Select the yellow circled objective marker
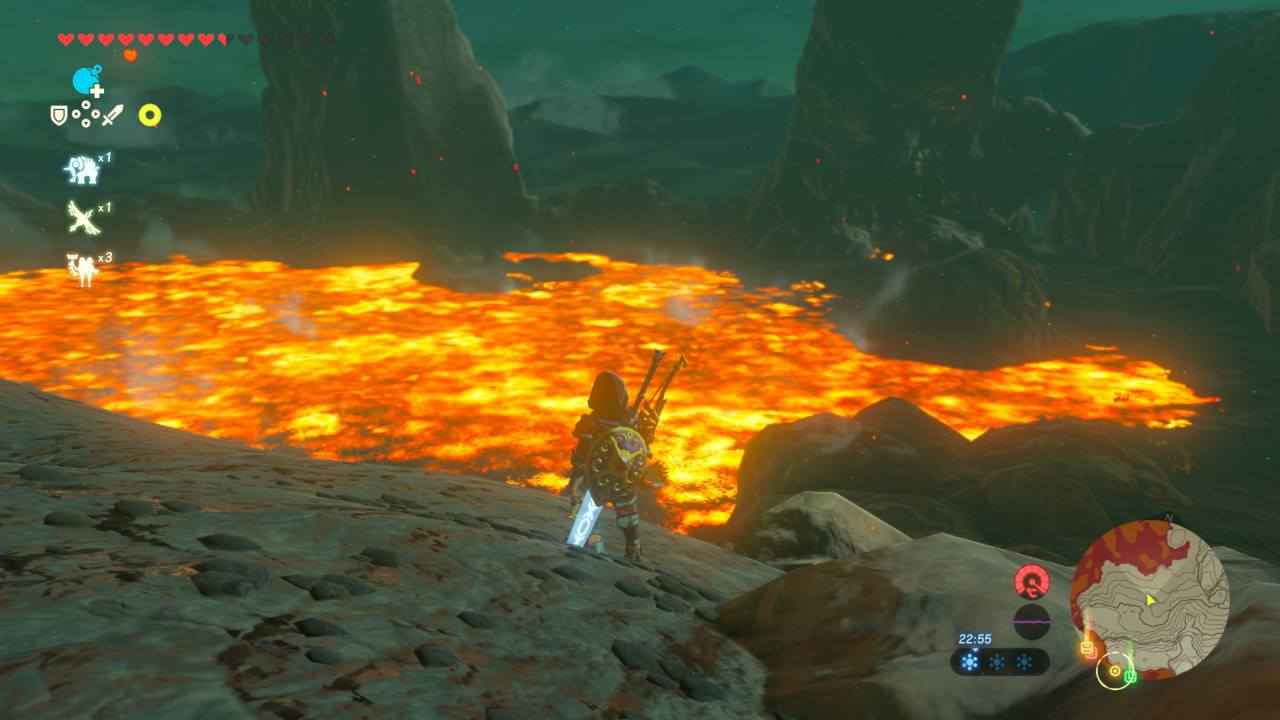The width and height of the screenshot is (1280, 720). tap(1112, 670)
